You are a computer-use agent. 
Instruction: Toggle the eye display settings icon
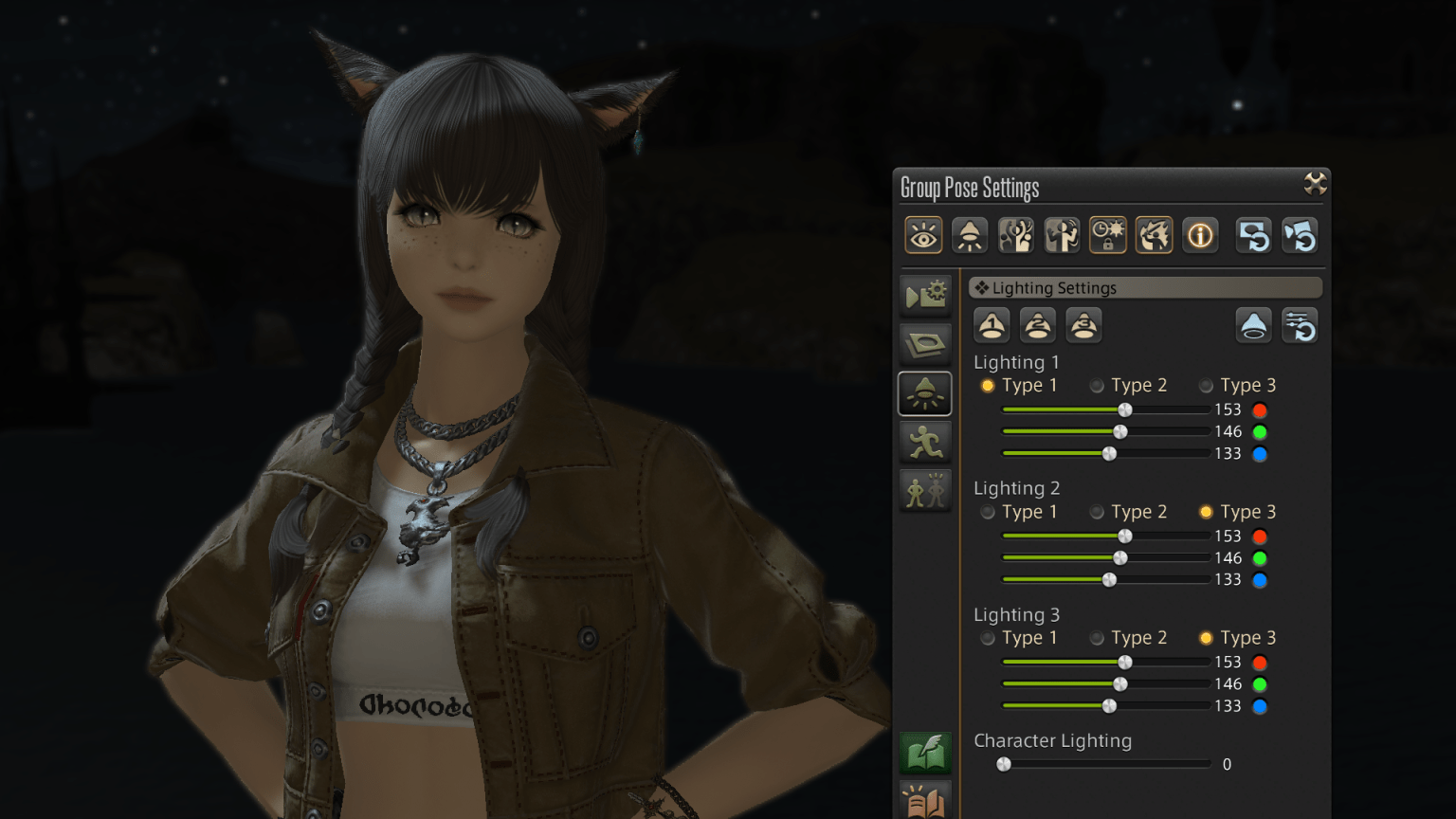tap(922, 235)
